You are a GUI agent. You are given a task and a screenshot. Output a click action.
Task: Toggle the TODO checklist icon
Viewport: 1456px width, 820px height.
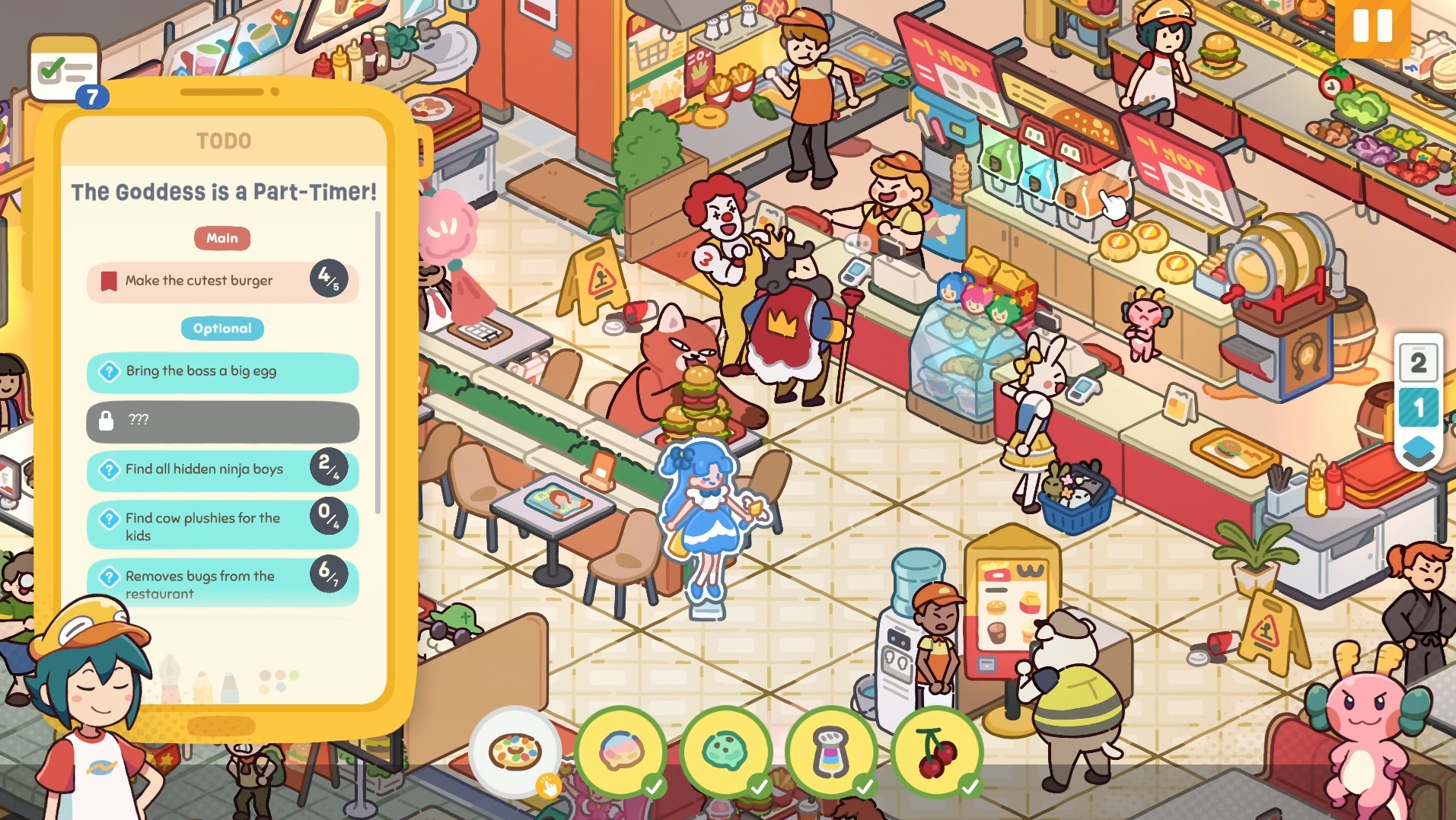65,70
